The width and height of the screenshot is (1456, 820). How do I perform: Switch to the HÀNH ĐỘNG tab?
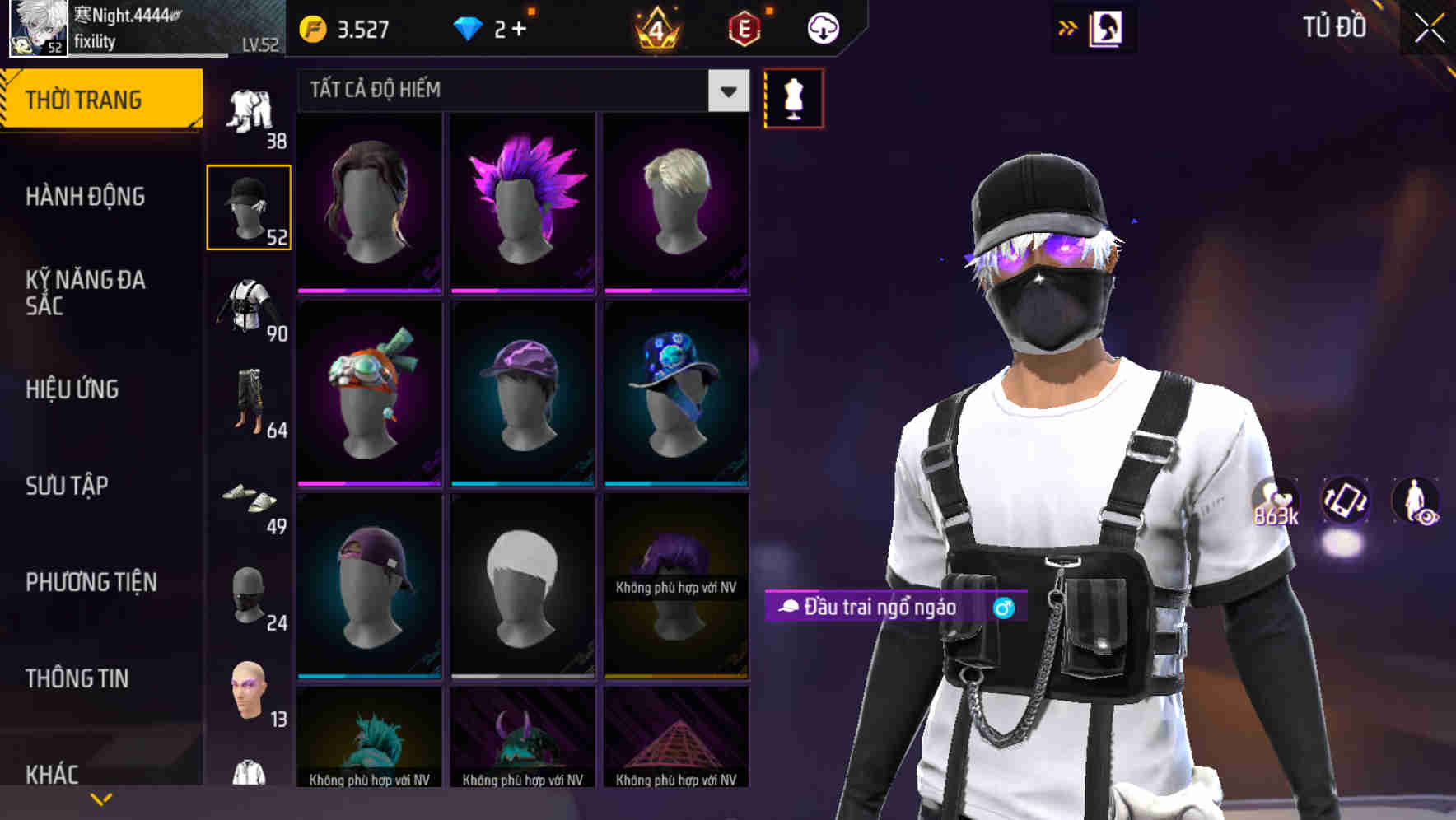84,197
